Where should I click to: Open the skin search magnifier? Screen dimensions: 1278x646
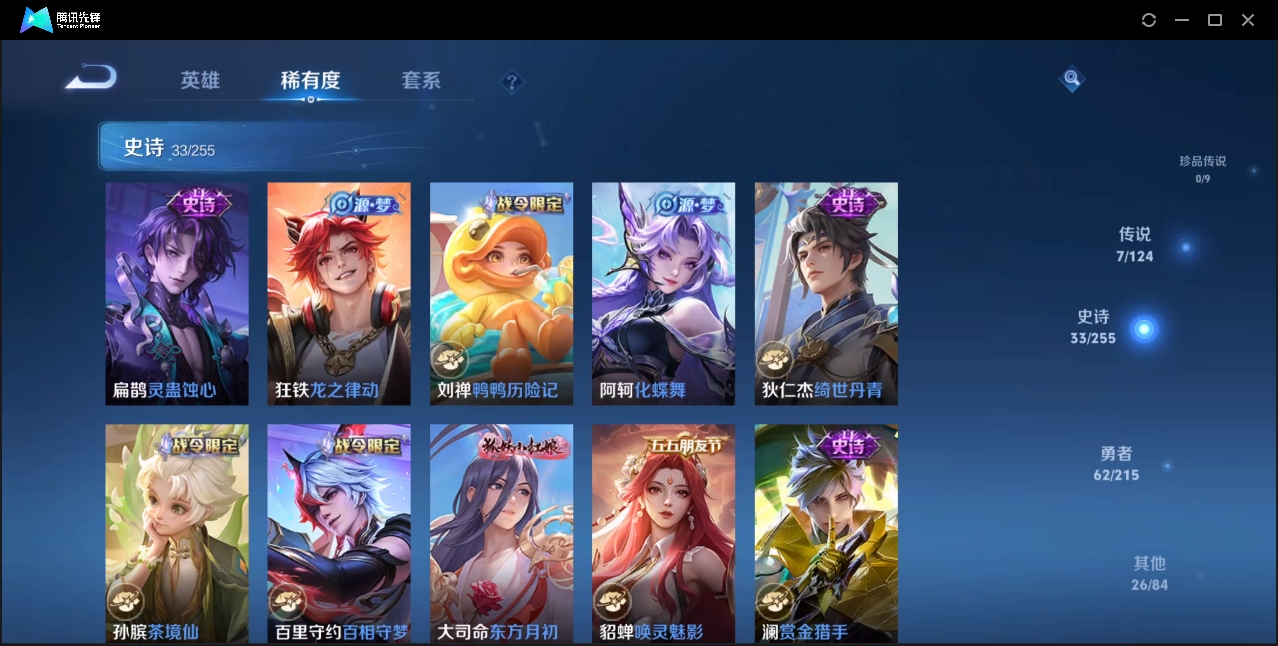click(1071, 78)
